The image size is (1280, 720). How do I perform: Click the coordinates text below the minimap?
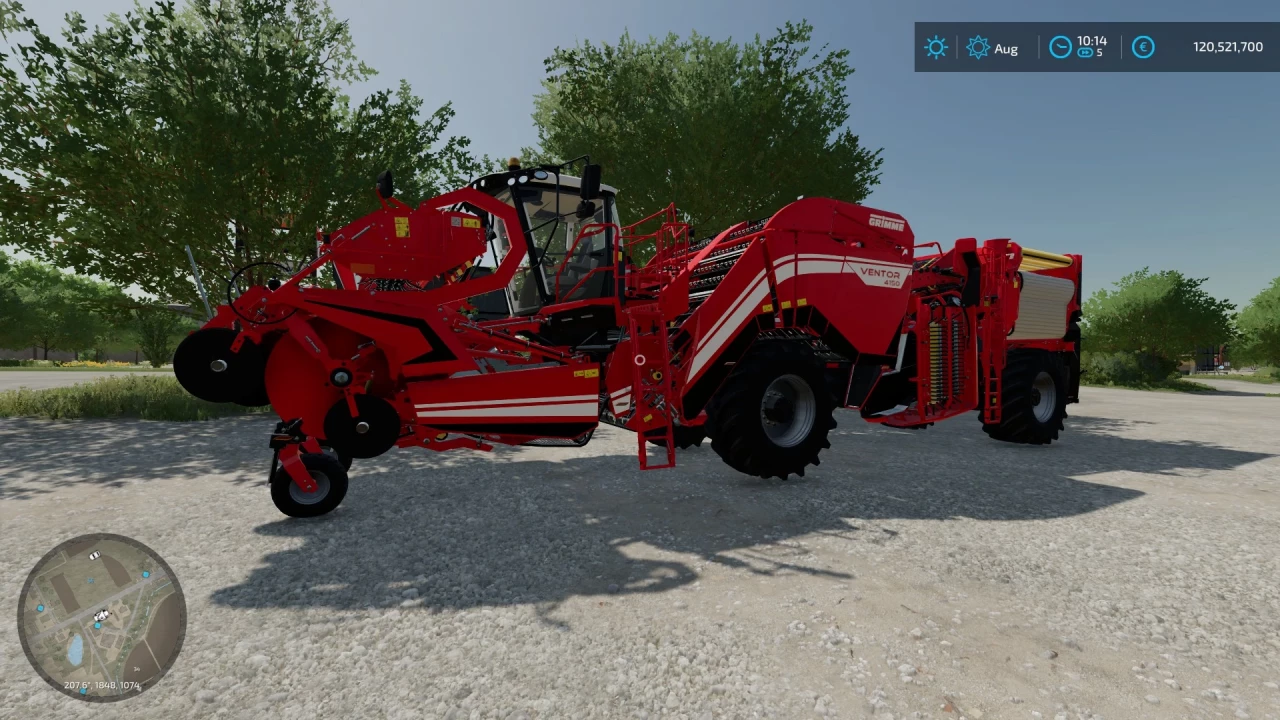102,685
